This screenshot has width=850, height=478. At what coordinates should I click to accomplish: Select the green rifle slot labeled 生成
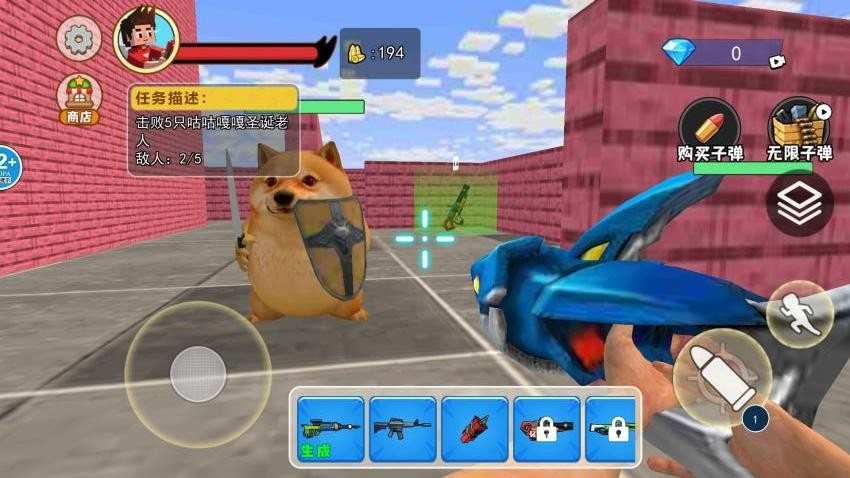(331, 430)
